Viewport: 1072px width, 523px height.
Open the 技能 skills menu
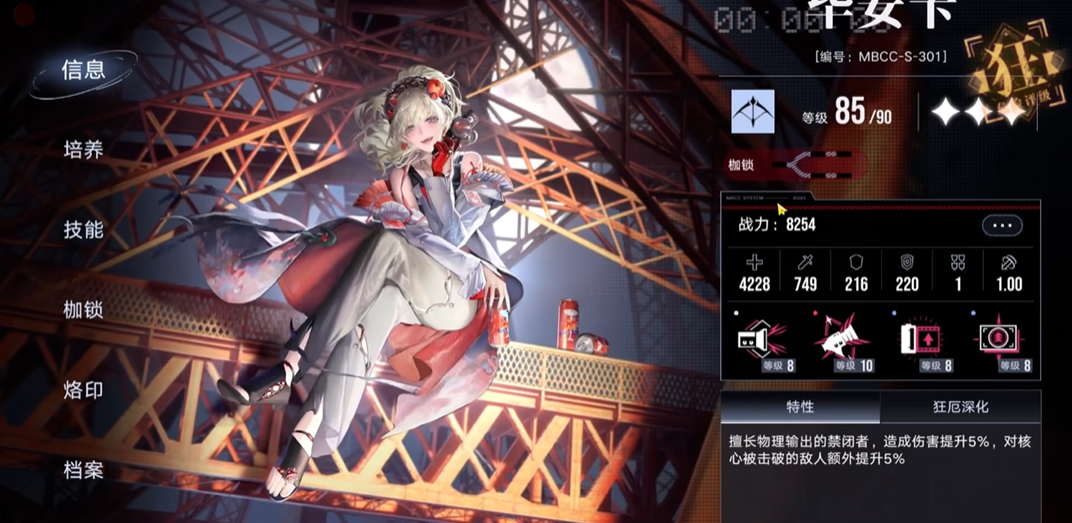point(83,230)
